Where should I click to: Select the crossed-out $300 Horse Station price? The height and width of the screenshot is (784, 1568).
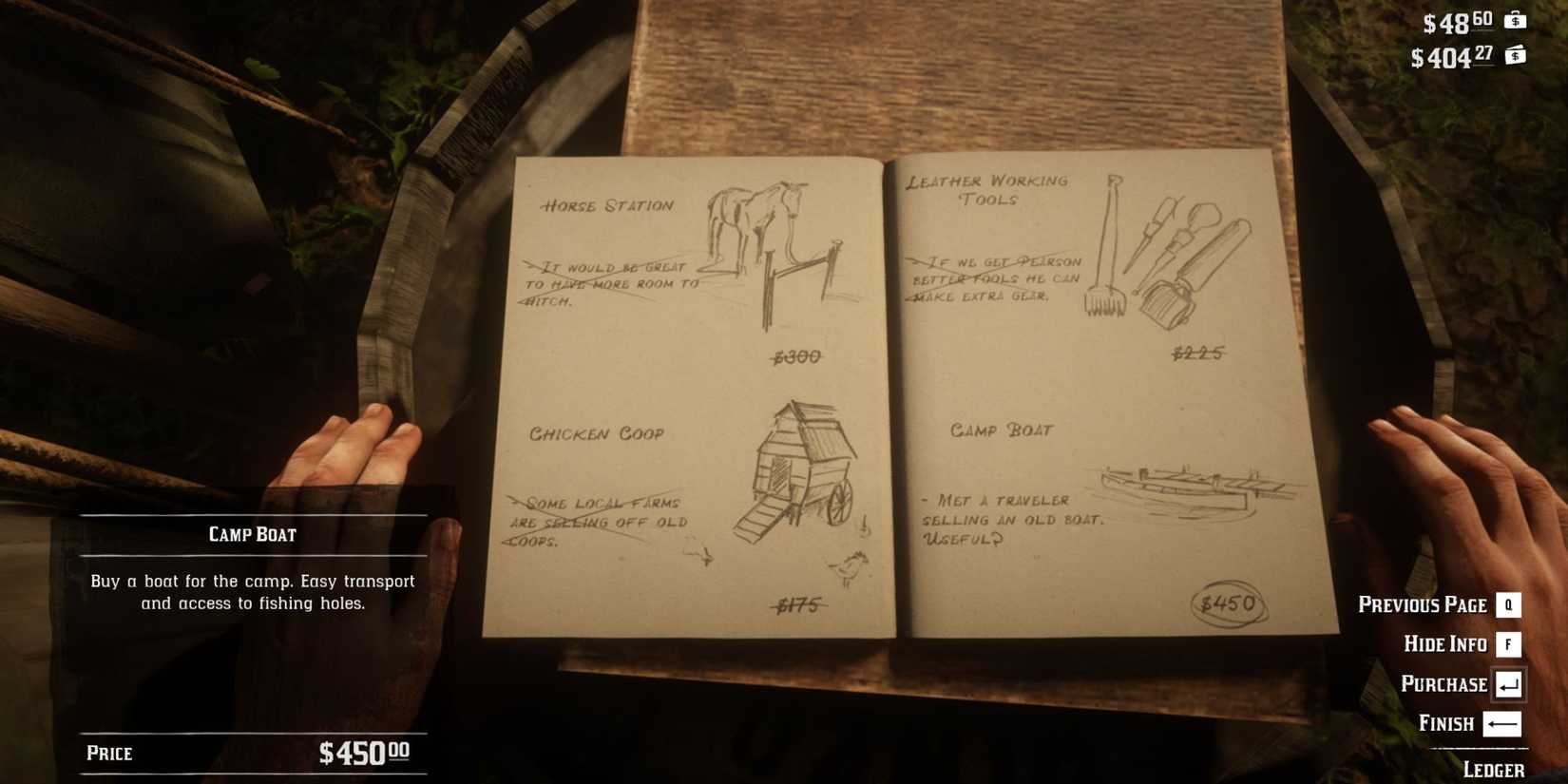(x=798, y=357)
